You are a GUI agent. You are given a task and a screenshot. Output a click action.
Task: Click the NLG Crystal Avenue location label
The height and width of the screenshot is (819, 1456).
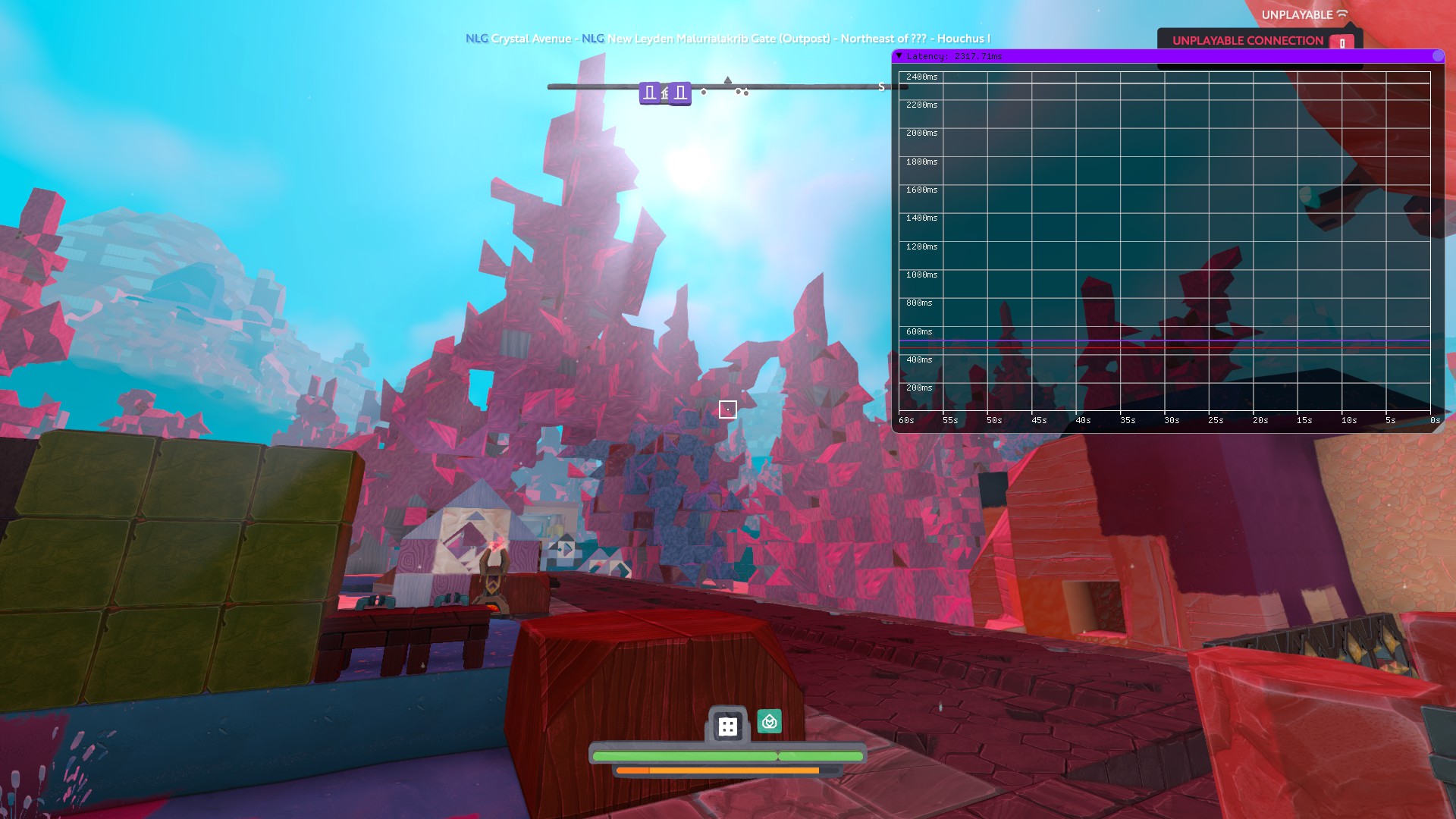[x=518, y=39]
